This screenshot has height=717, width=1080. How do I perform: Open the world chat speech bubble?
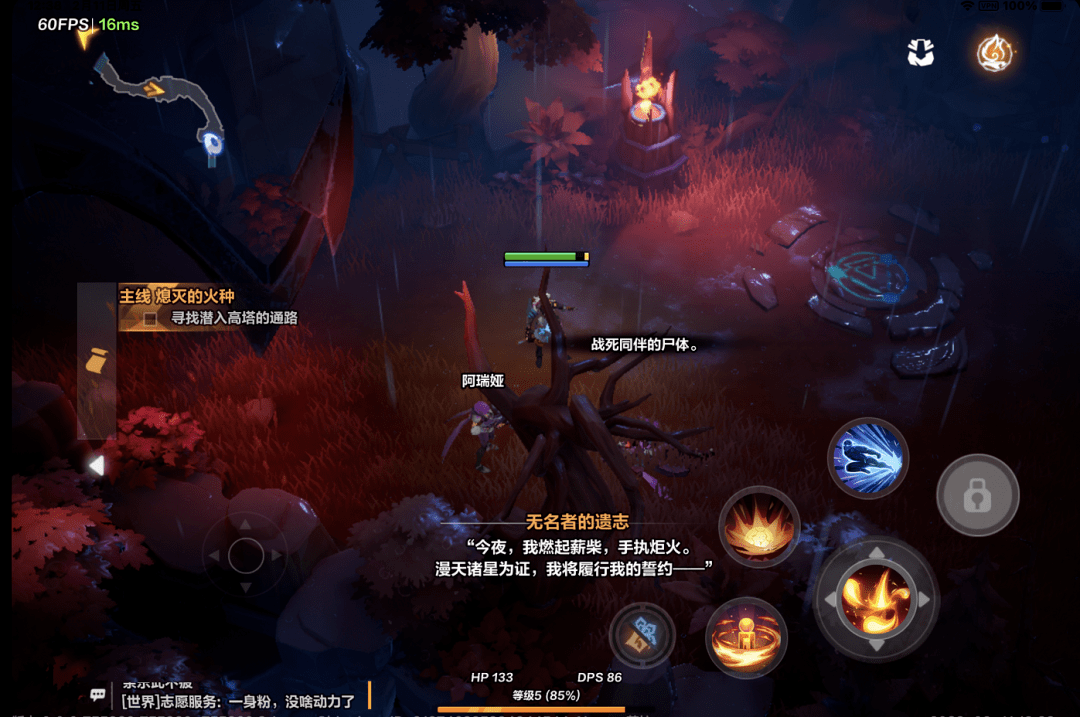98,694
